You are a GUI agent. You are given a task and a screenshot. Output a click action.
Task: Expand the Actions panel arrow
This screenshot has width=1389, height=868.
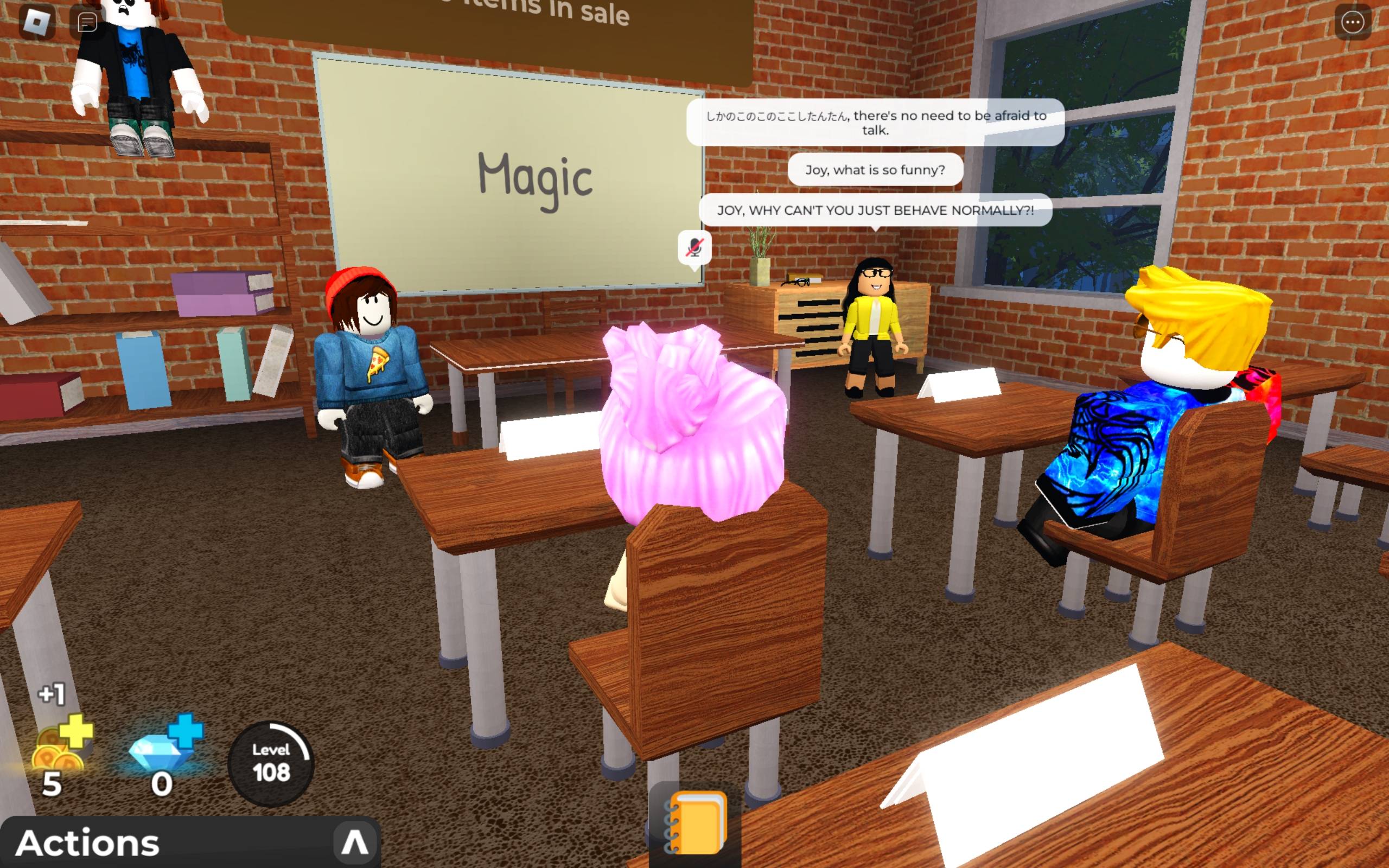[354, 843]
